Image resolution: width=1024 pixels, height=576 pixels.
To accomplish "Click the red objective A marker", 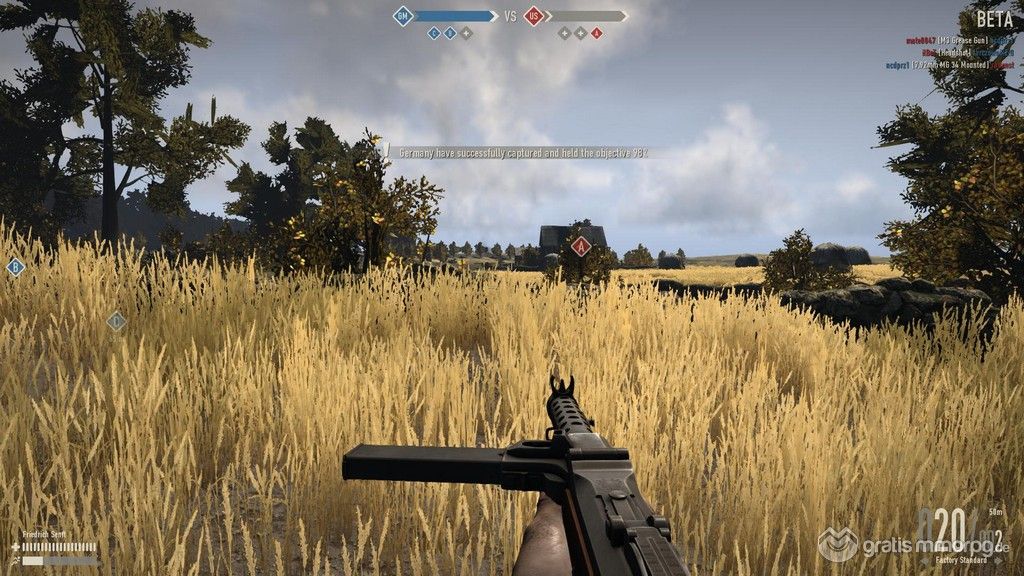I will [580, 246].
